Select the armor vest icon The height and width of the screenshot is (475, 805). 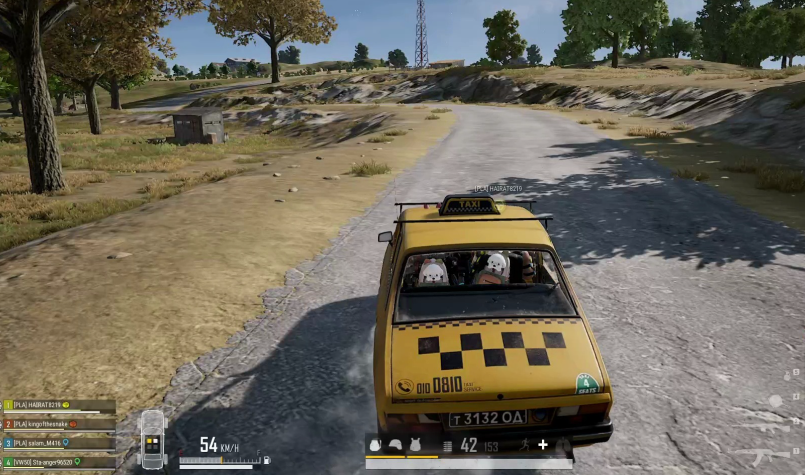pyautogui.click(x=413, y=445)
